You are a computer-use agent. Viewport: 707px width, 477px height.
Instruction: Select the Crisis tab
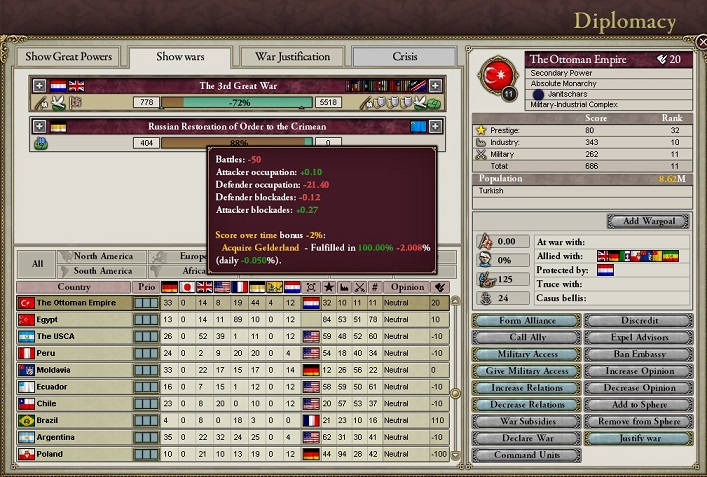pos(405,57)
